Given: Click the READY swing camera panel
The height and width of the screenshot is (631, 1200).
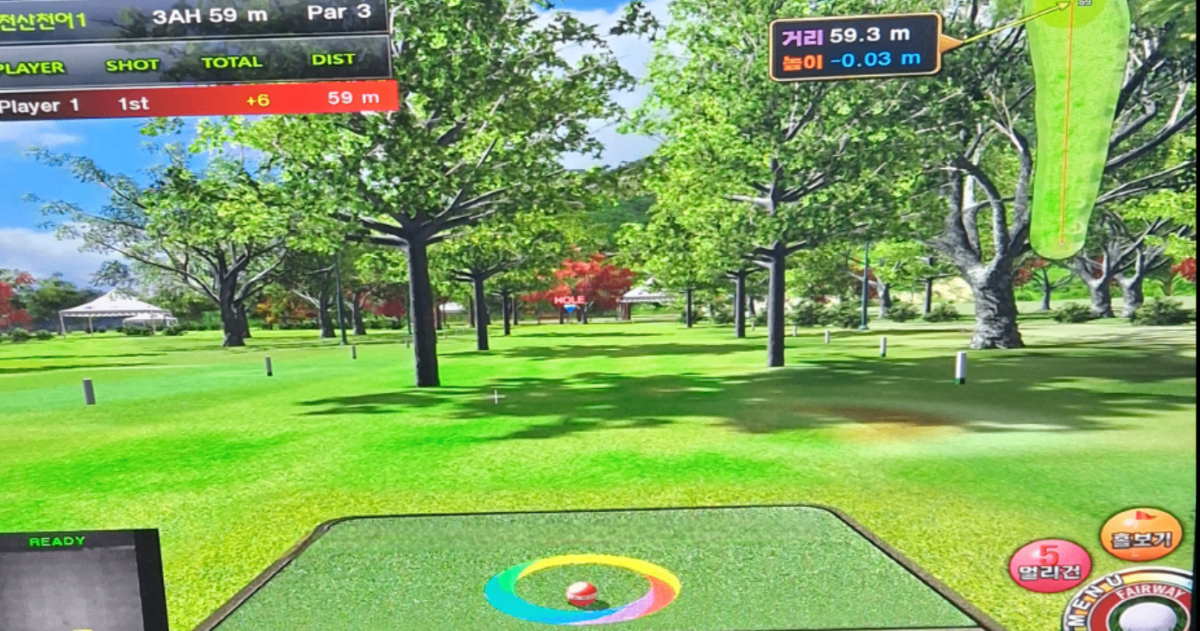Looking at the screenshot, I should click(80, 580).
